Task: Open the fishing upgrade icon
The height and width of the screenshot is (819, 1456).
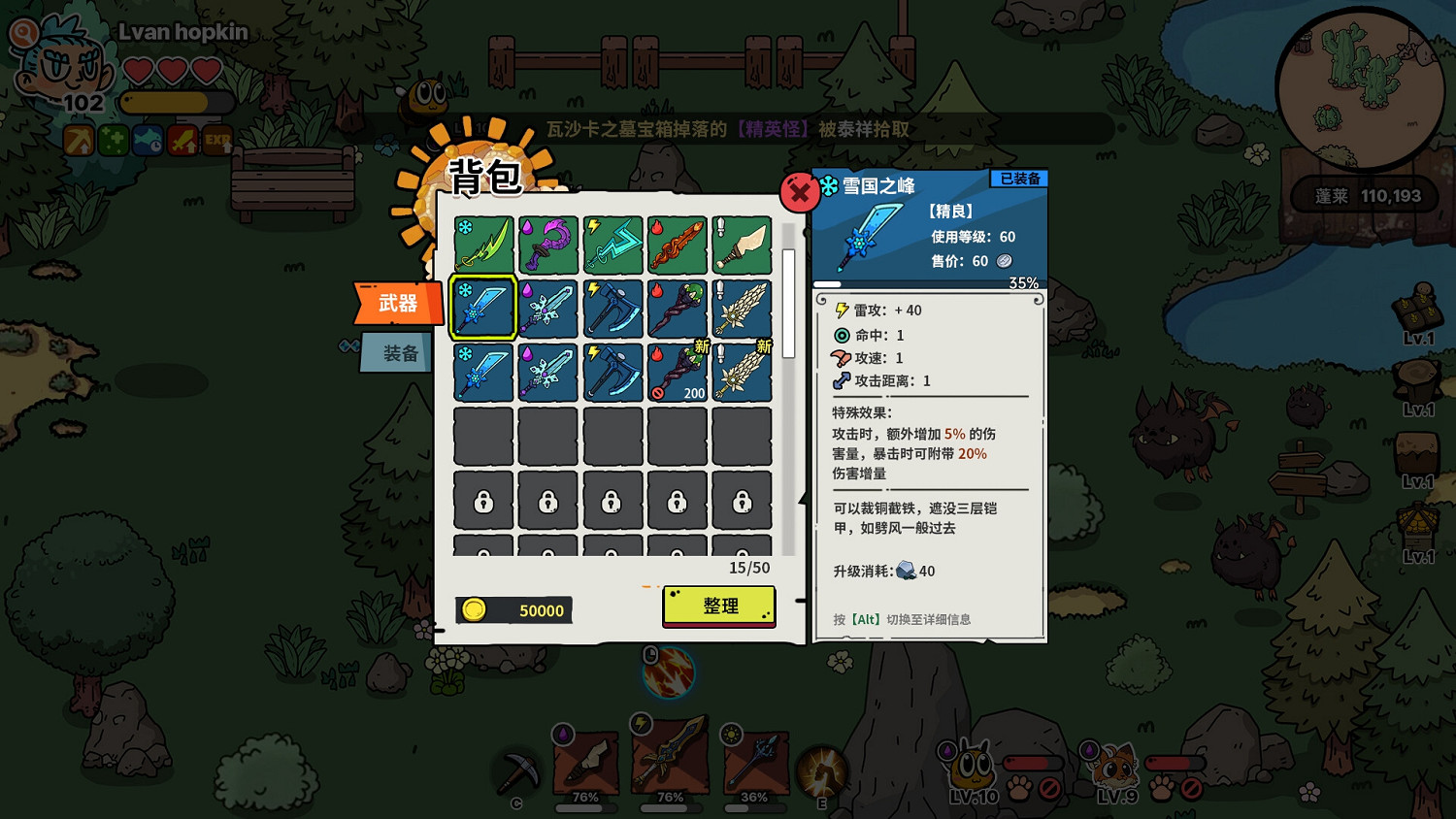Action: coord(148,140)
